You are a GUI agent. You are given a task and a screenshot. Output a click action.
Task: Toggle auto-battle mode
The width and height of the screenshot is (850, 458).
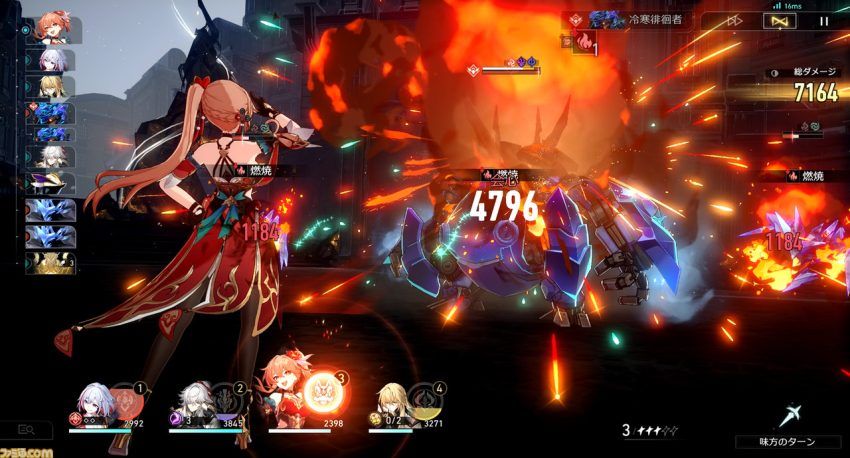(x=778, y=20)
